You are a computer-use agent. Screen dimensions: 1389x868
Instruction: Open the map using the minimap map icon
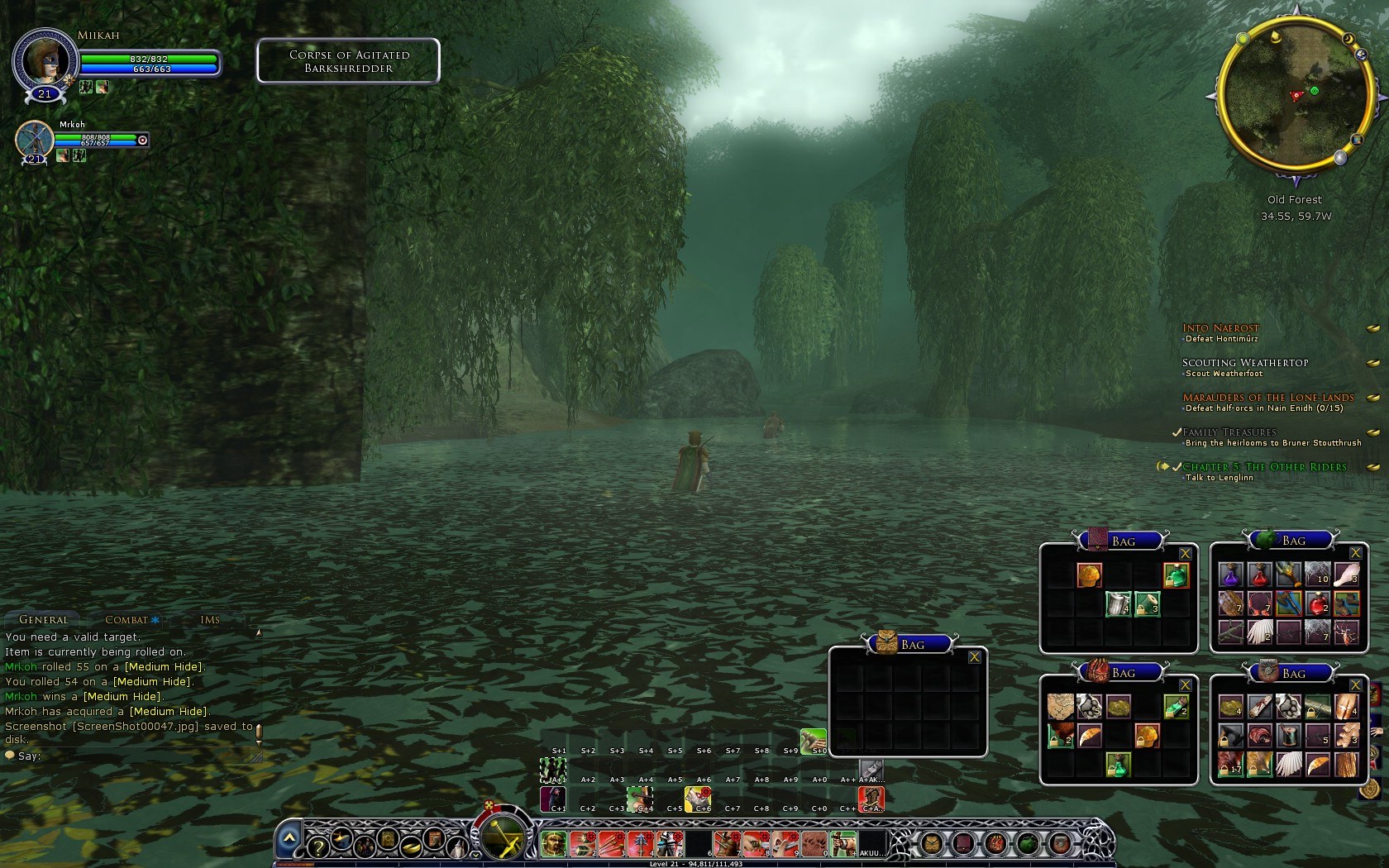tap(1357, 140)
